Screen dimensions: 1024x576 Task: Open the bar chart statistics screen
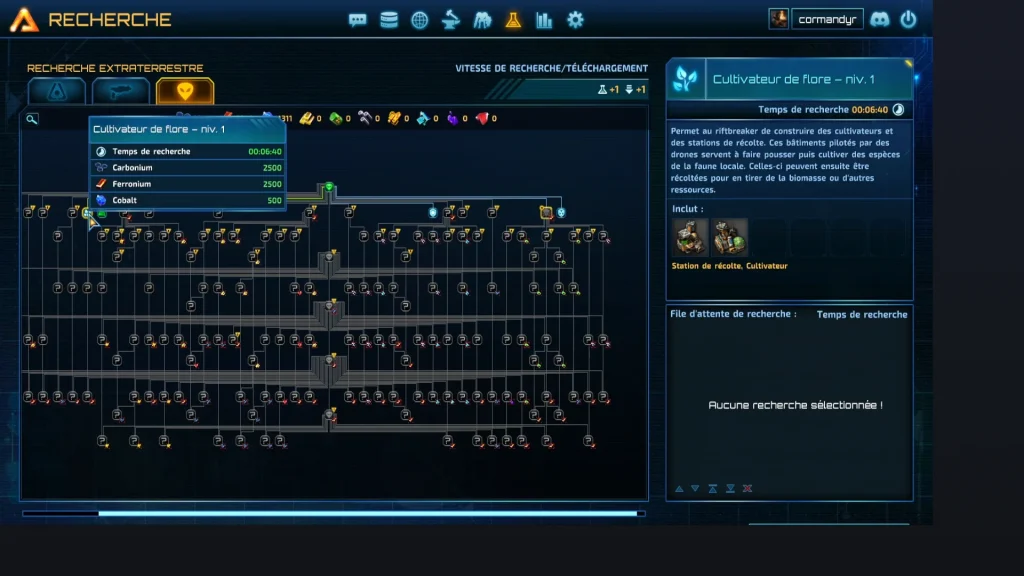544,20
